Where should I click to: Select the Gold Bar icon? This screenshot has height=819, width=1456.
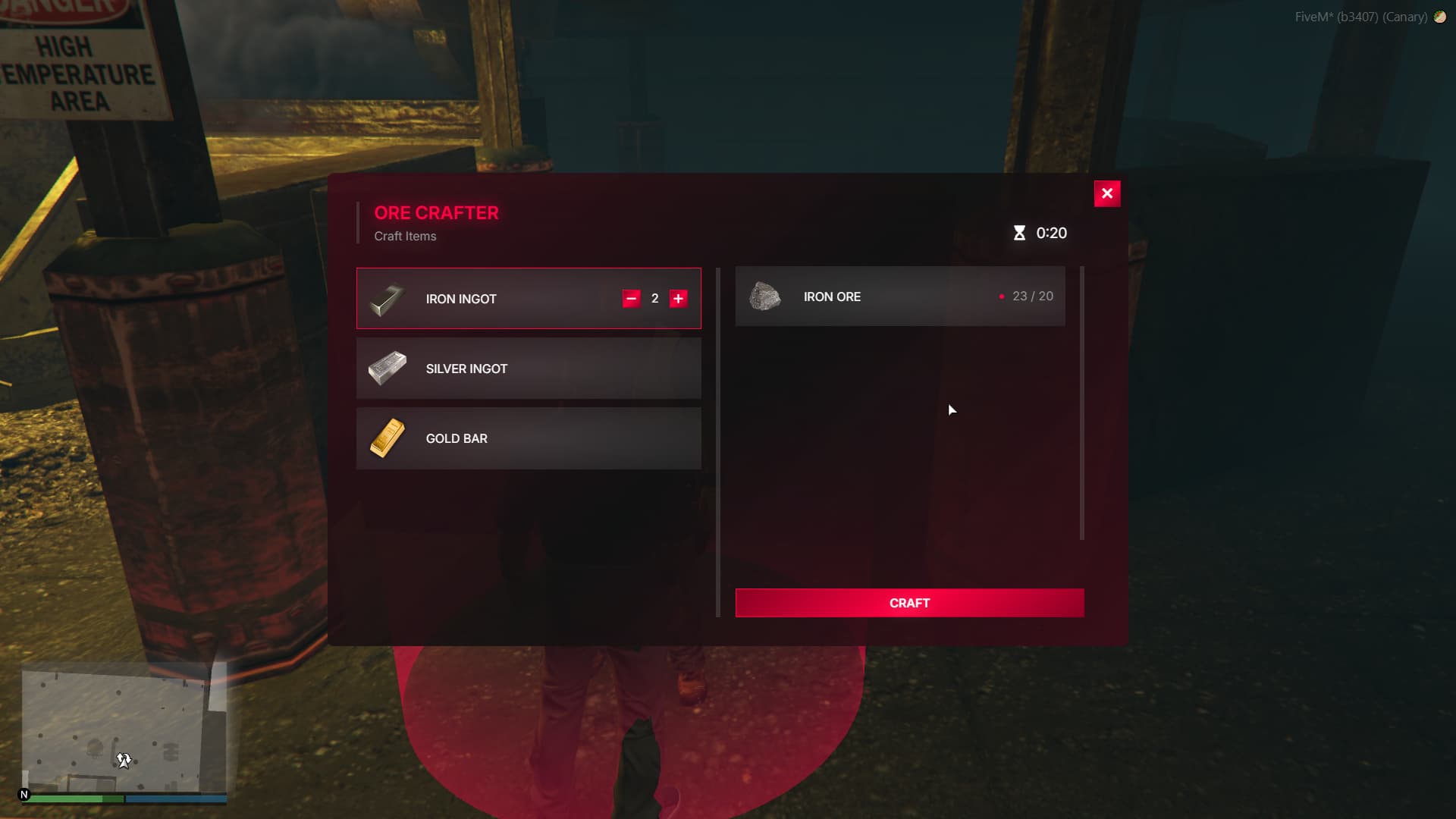388,438
